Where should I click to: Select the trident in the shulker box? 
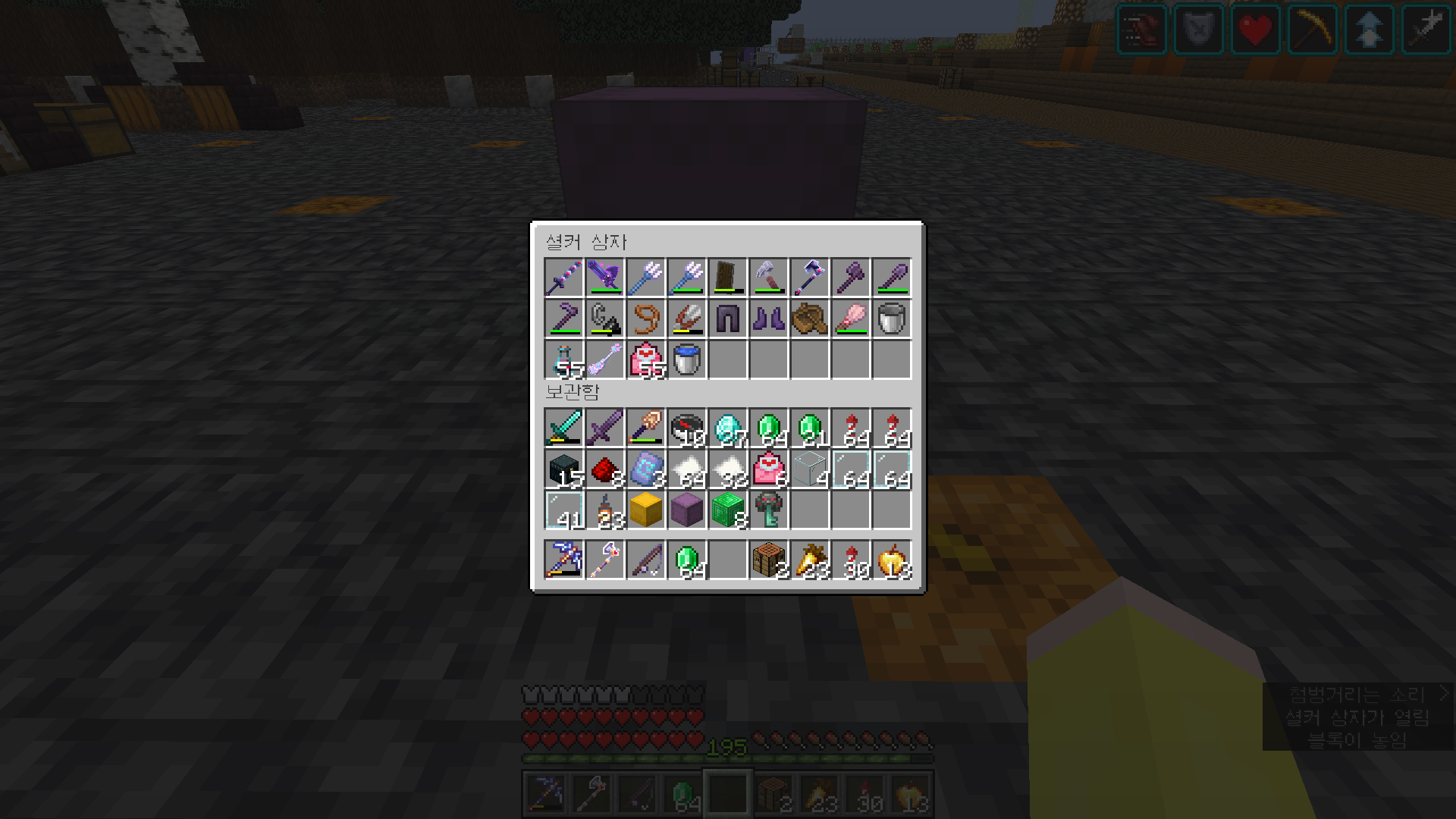coord(645,277)
